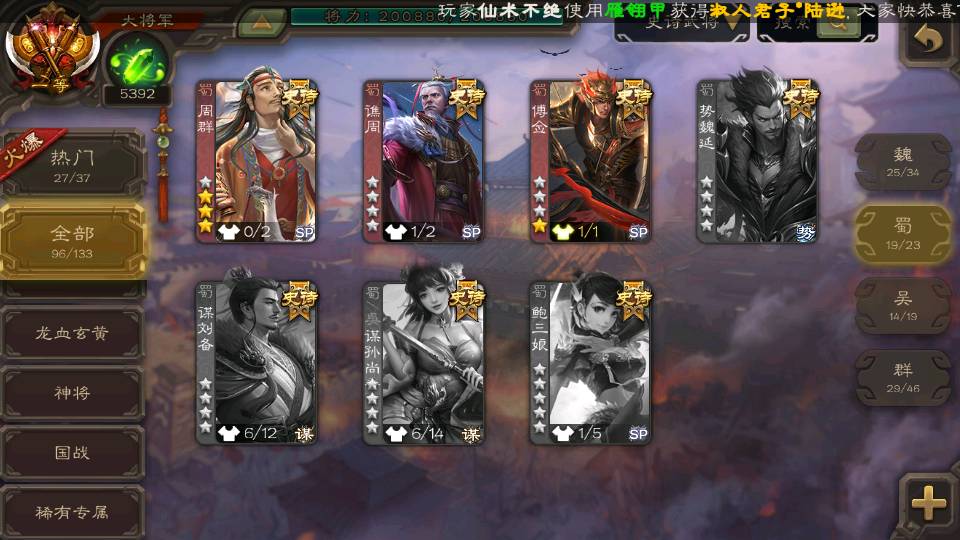Open the 谋刘备 hero card
This screenshot has width=960, height=540.
click(257, 363)
